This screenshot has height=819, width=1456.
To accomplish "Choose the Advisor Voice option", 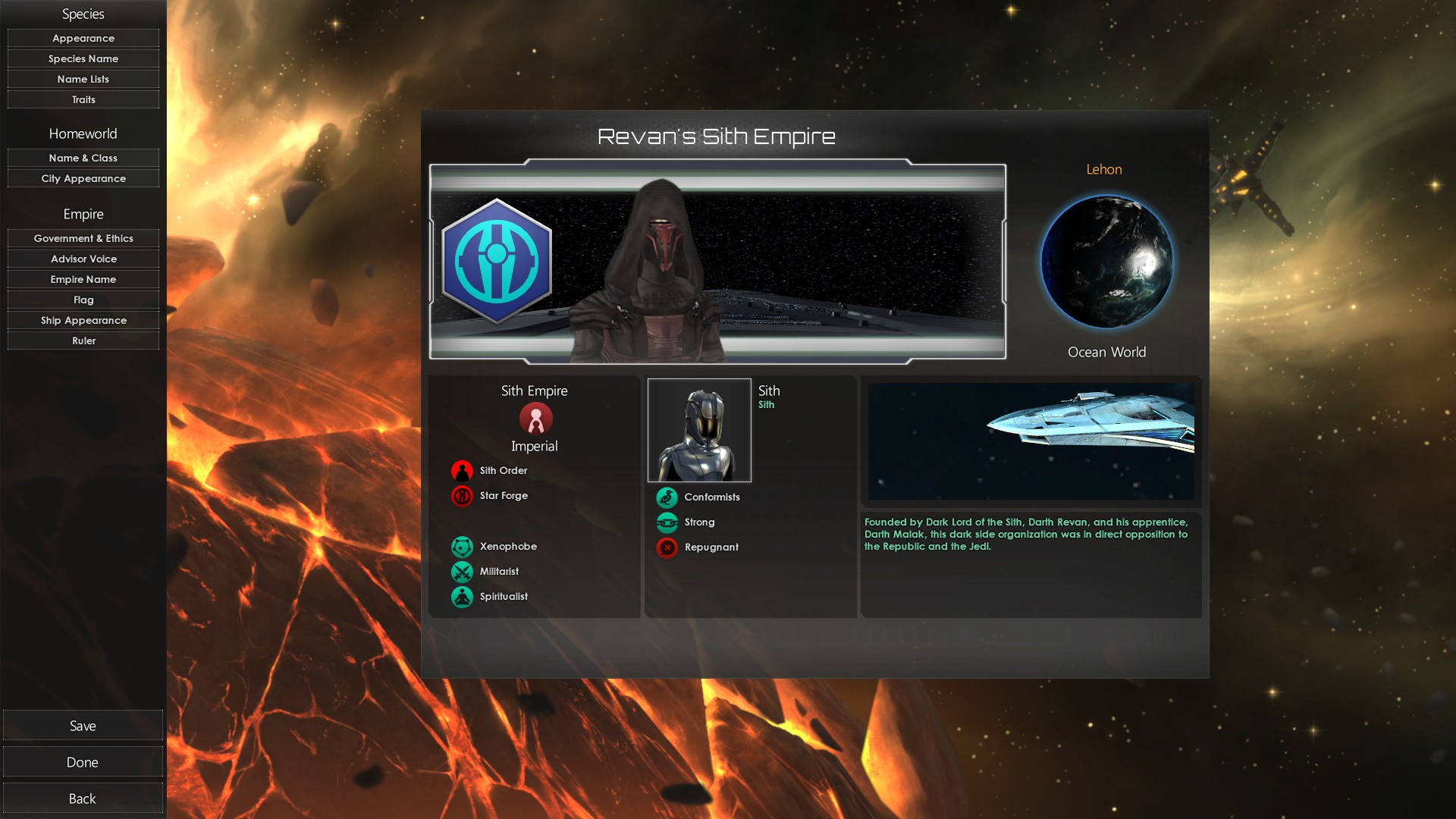I will click(x=83, y=259).
